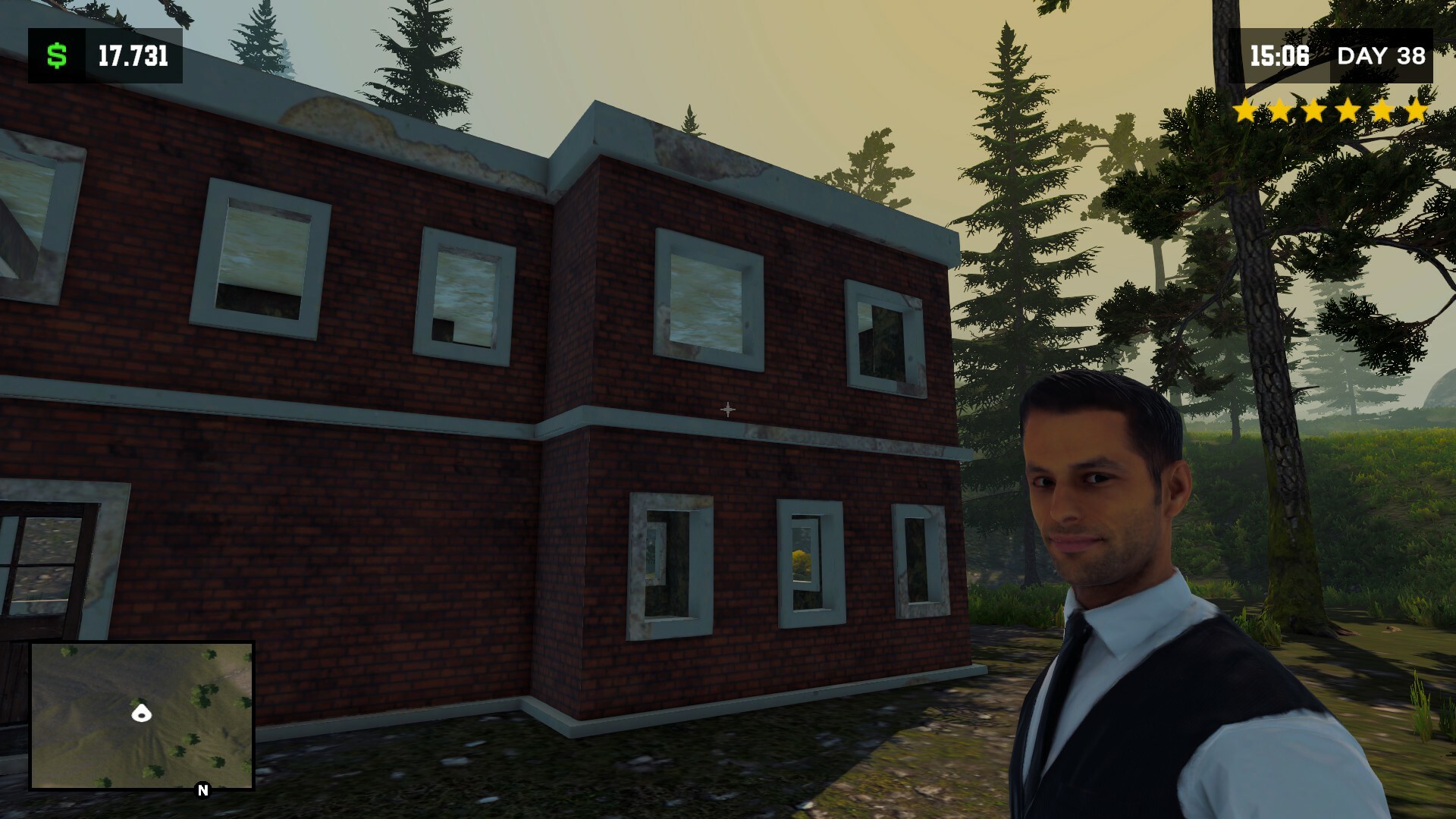1456x819 pixels.
Task: Click the fifth gold star icon
Action: (1382, 110)
